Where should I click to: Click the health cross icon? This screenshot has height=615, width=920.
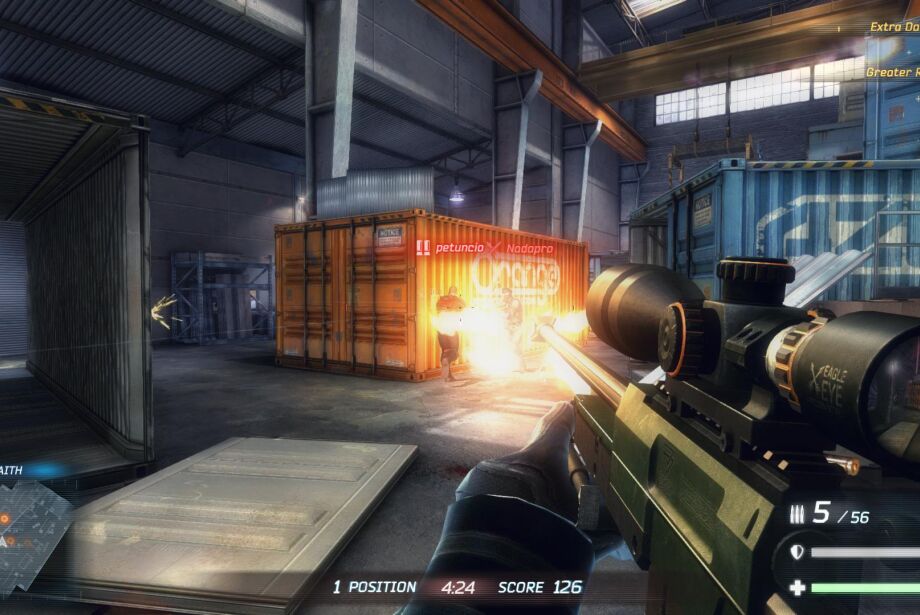tap(797, 588)
